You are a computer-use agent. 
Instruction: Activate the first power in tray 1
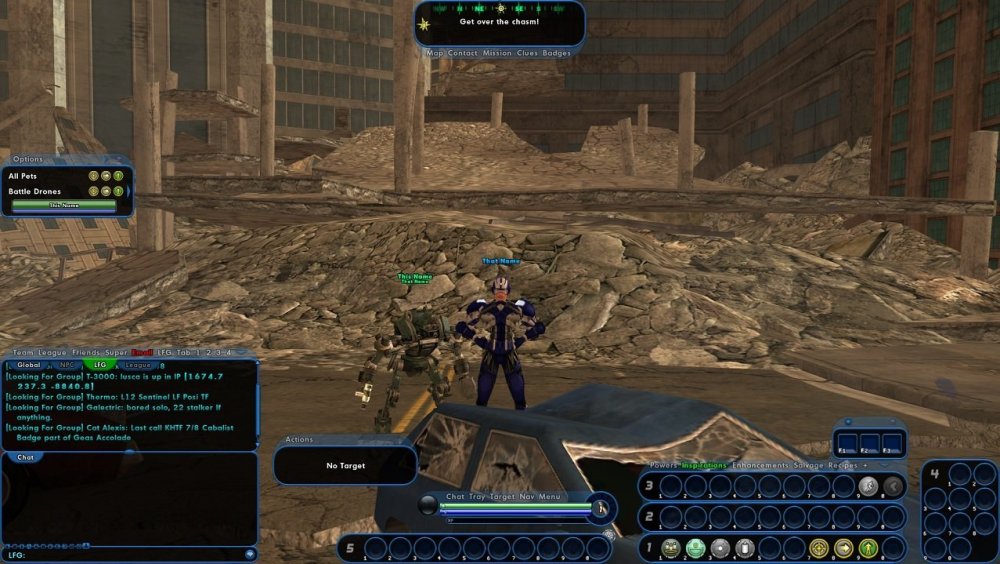tap(671, 548)
